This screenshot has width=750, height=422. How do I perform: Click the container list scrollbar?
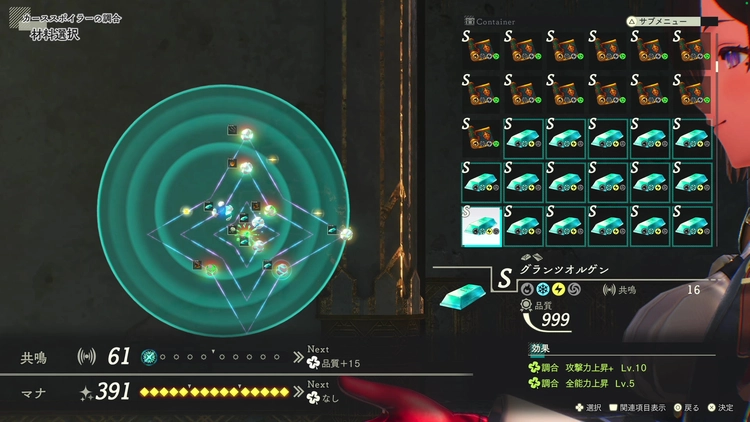coord(716,67)
